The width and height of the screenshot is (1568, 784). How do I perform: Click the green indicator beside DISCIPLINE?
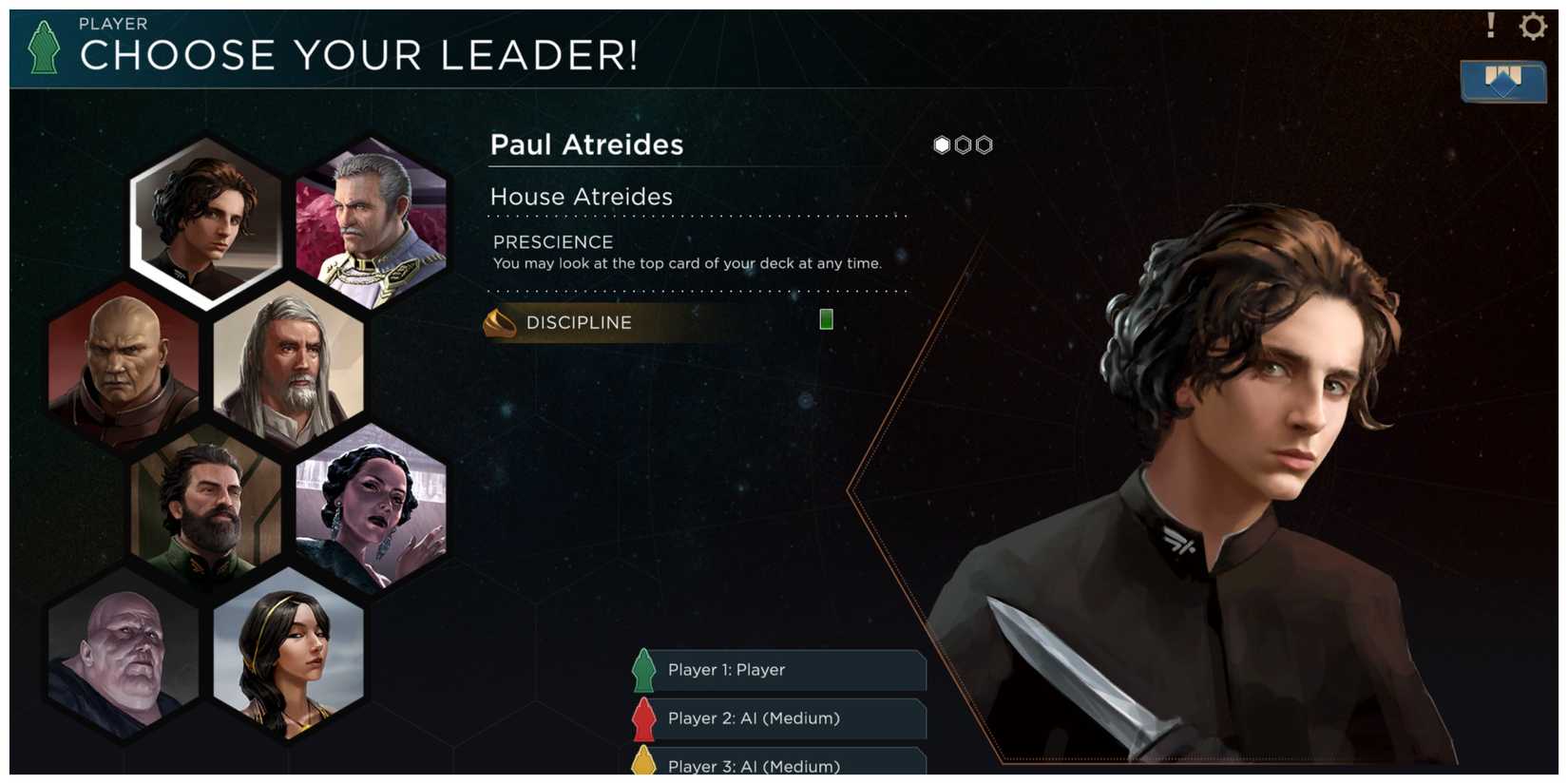825,319
